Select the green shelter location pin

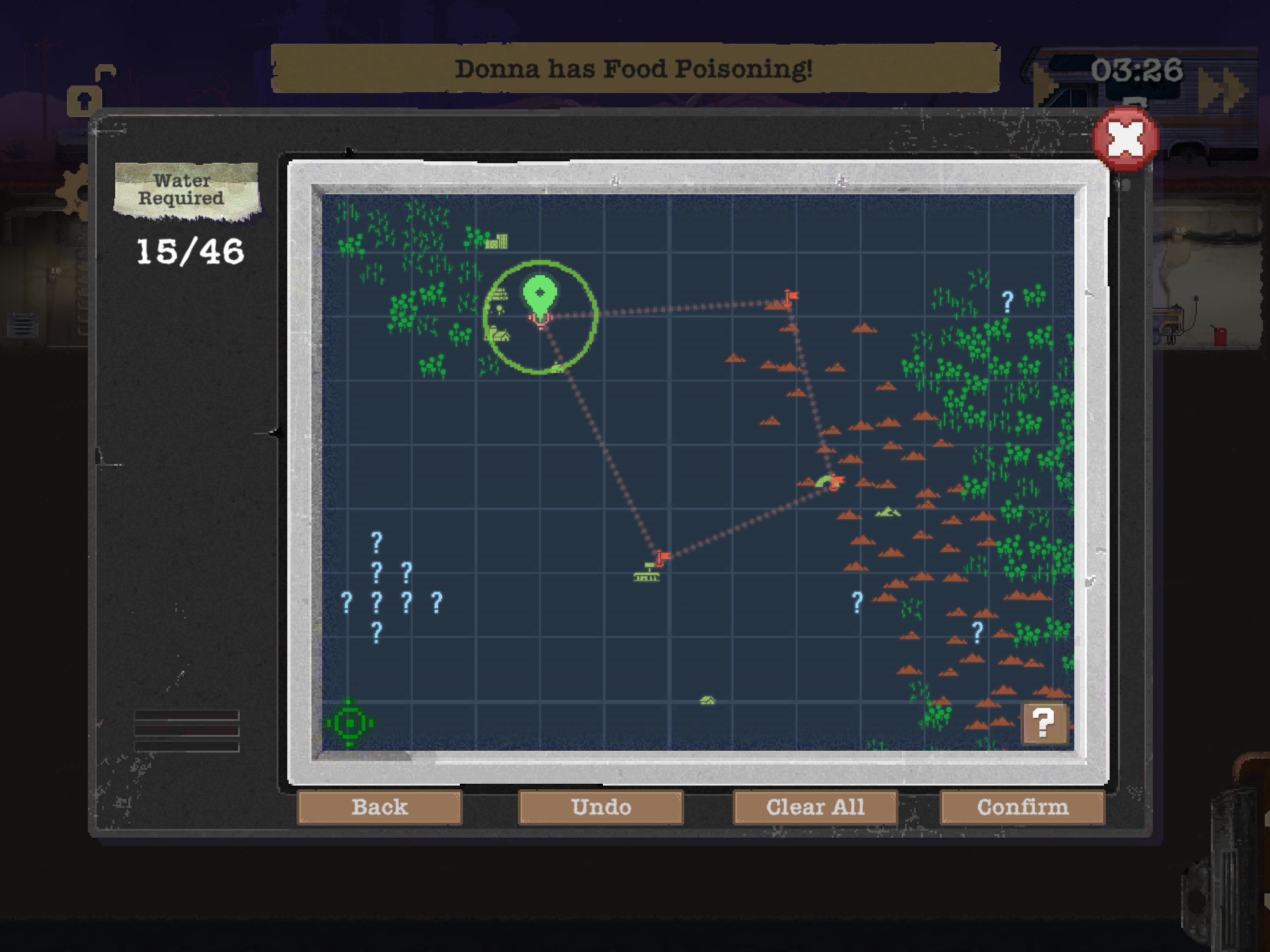(x=540, y=295)
